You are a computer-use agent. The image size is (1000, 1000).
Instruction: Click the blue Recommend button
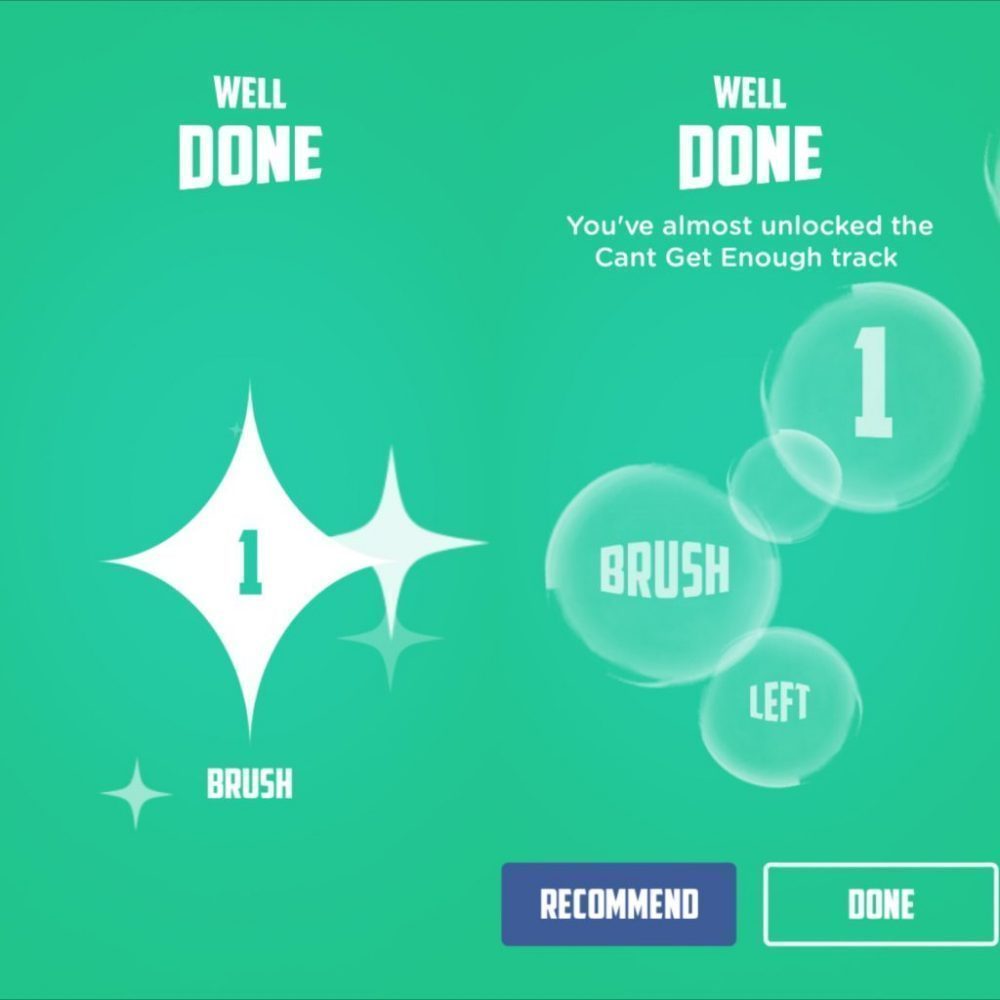point(618,904)
